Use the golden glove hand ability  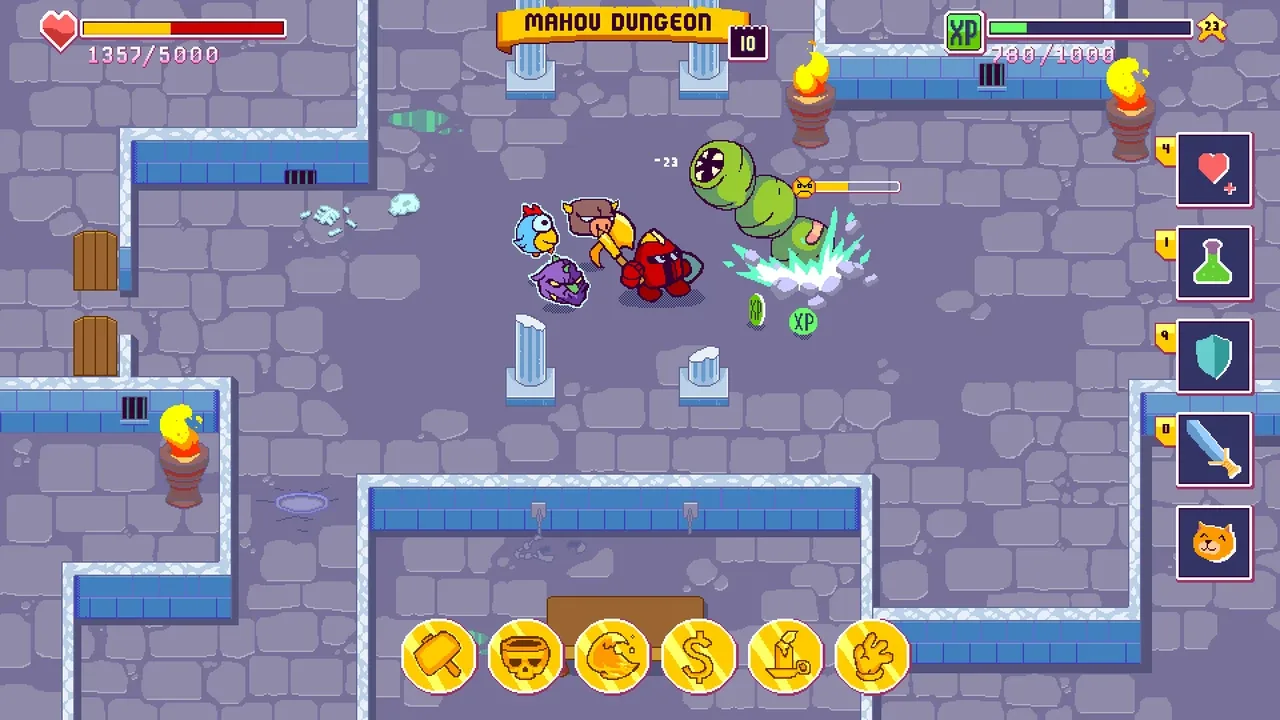point(871,656)
